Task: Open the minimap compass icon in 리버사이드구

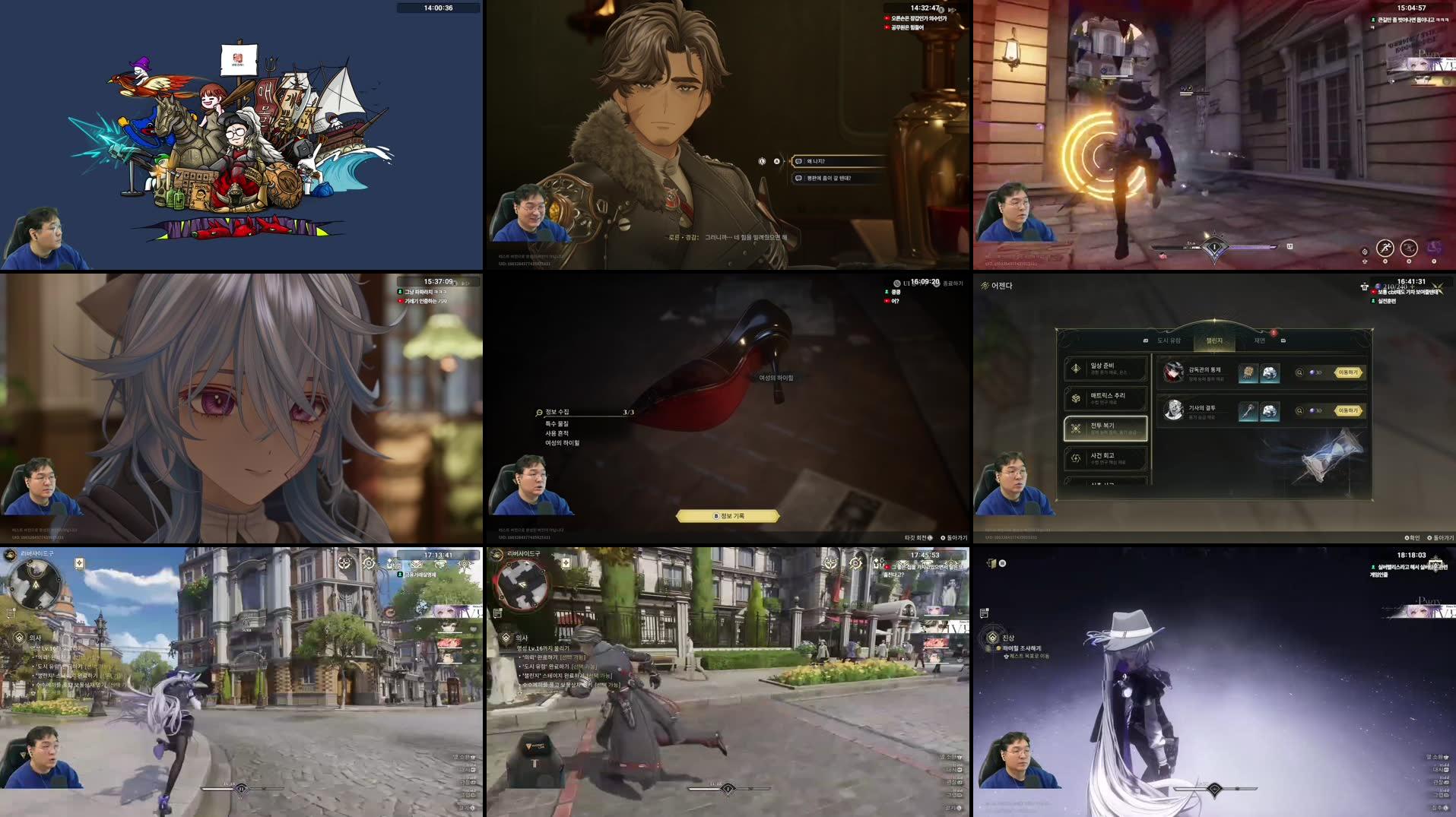Action: (x=10, y=555)
